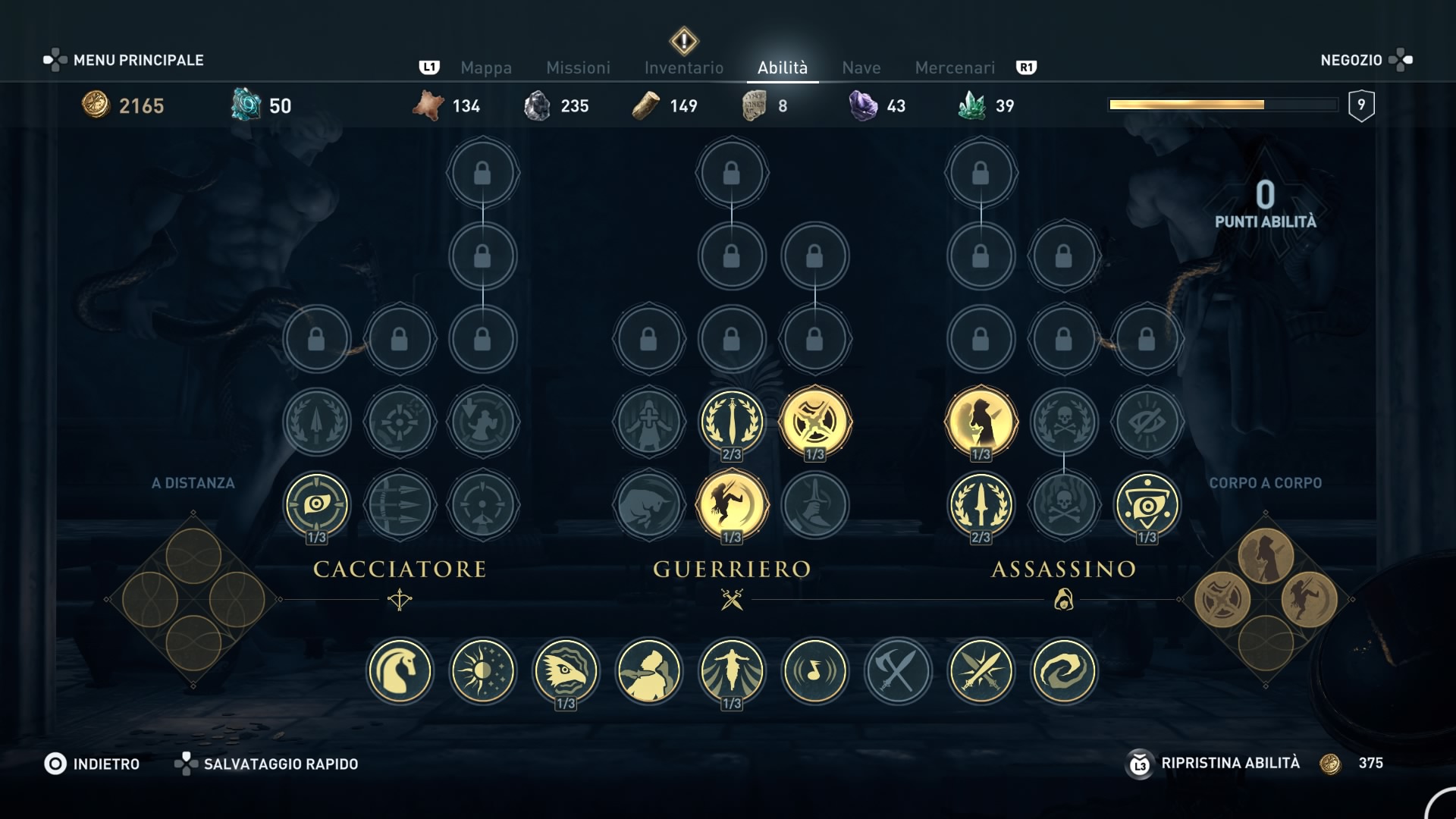The image size is (1456, 819).
Task: Pick the musical note ability icon
Action: click(x=815, y=671)
